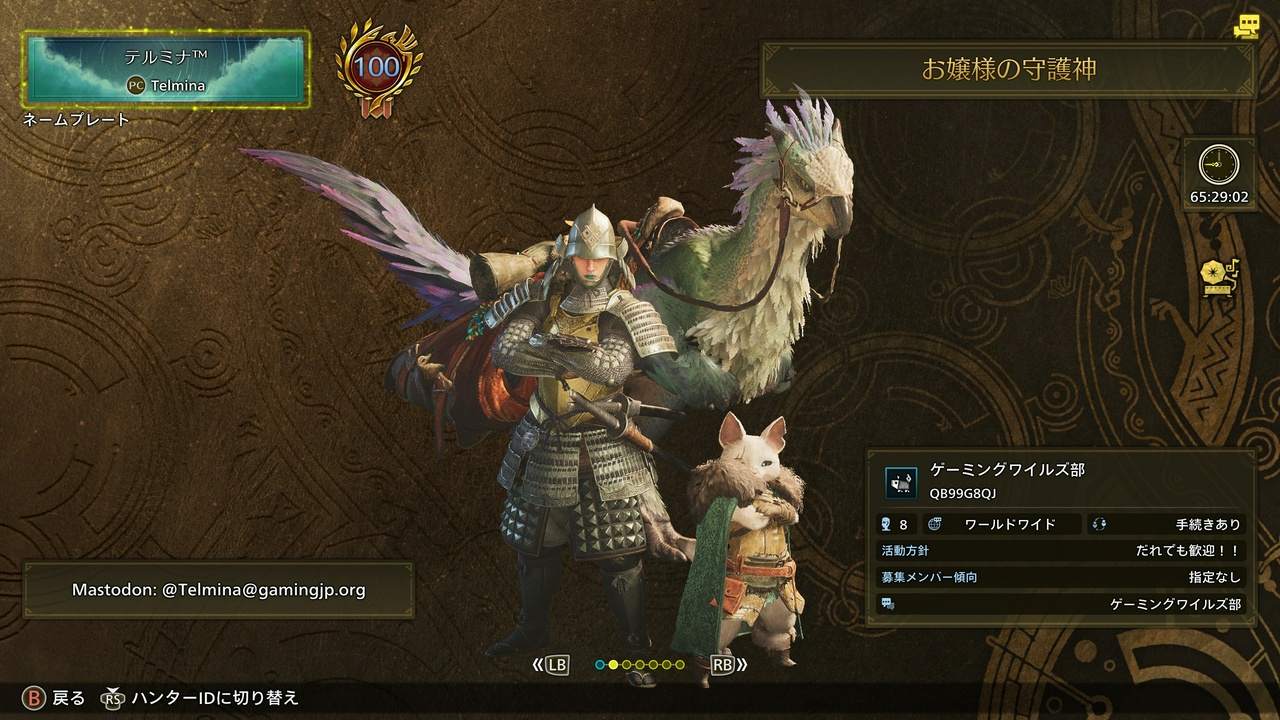This screenshot has width=1280, height=720.
Task: Open the yellow chat bubble icon
Action: (x=1245, y=27)
